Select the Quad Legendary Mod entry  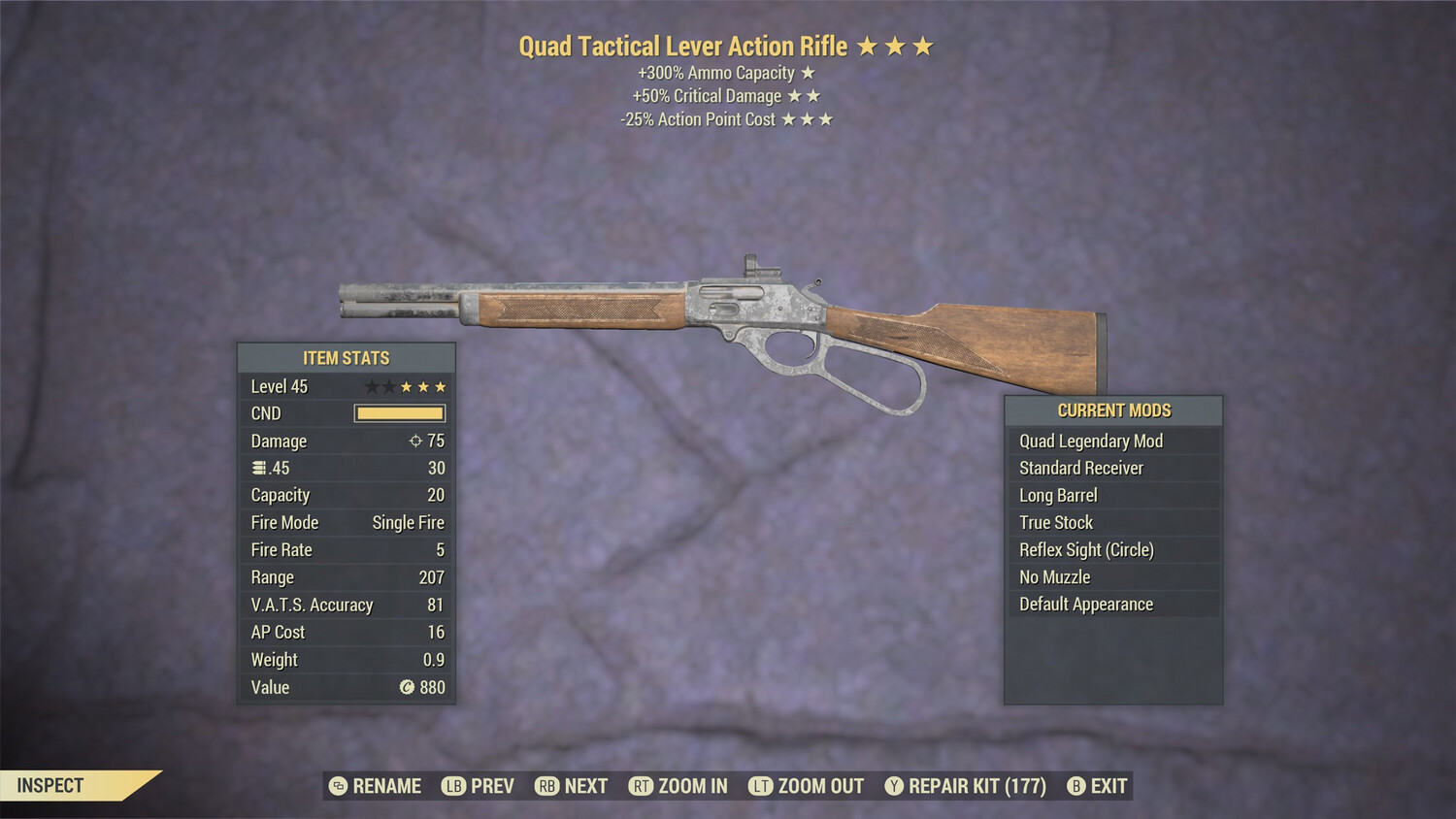pyautogui.click(x=1090, y=441)
